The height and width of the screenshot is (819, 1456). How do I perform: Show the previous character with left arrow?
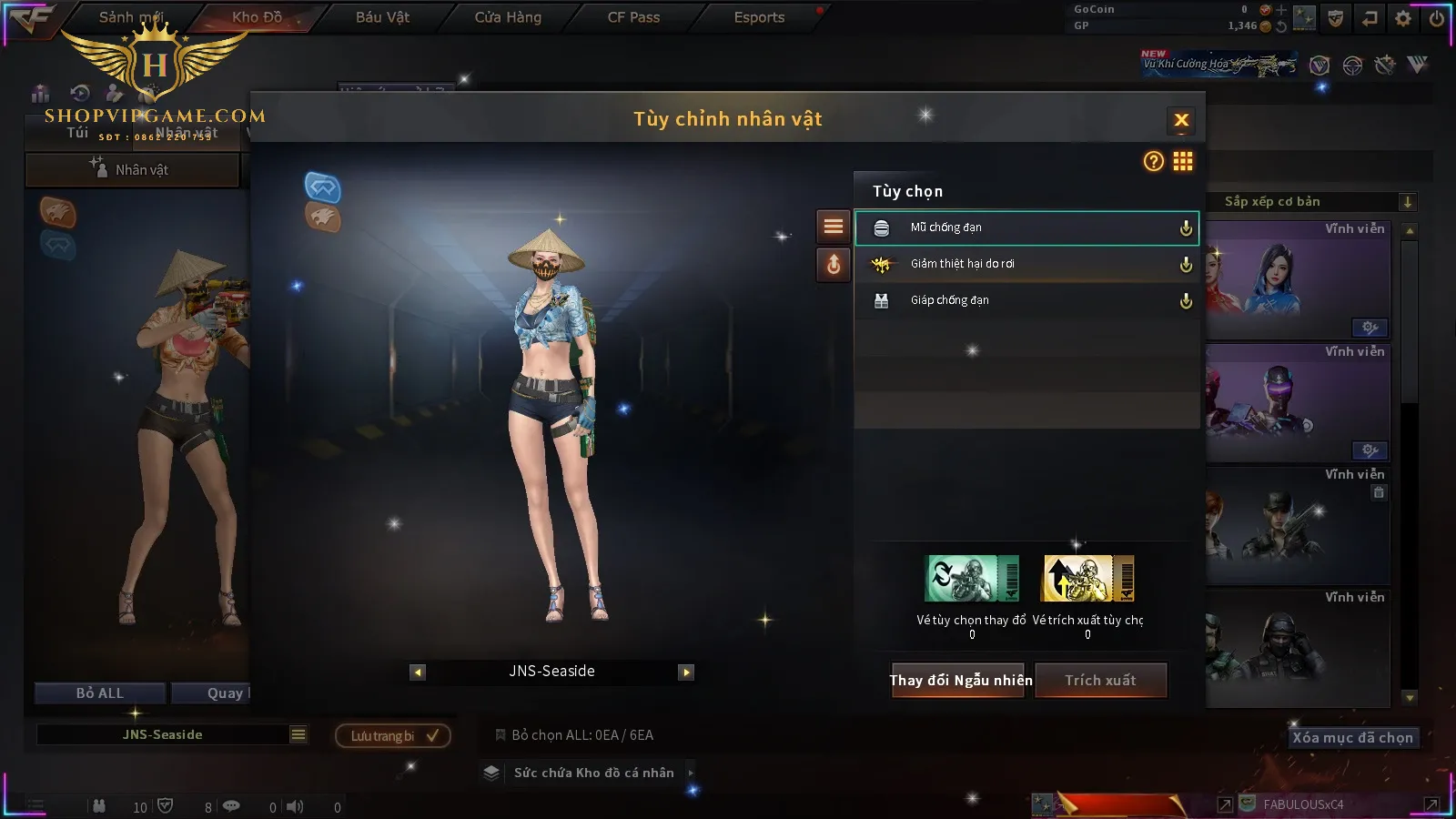[418, 672]
